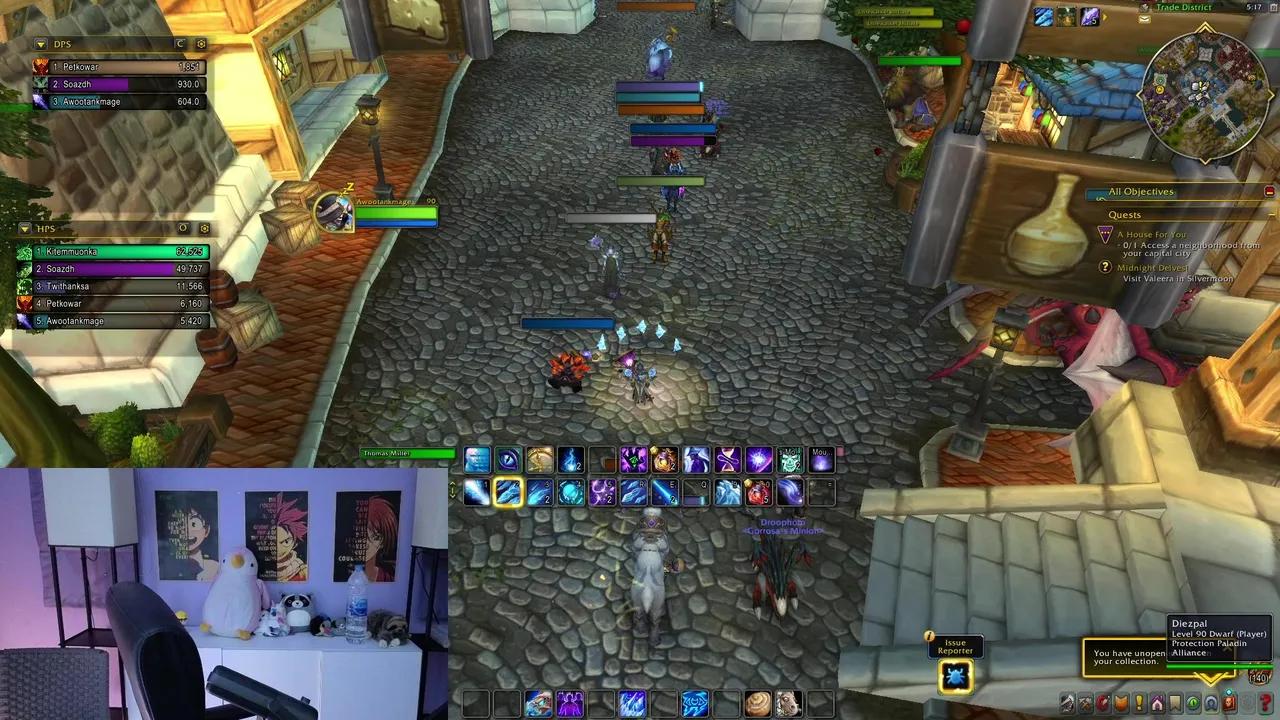Open the Adventure Guide green eye icon
Screen dimensions: 1280x720
point(1191,701)
